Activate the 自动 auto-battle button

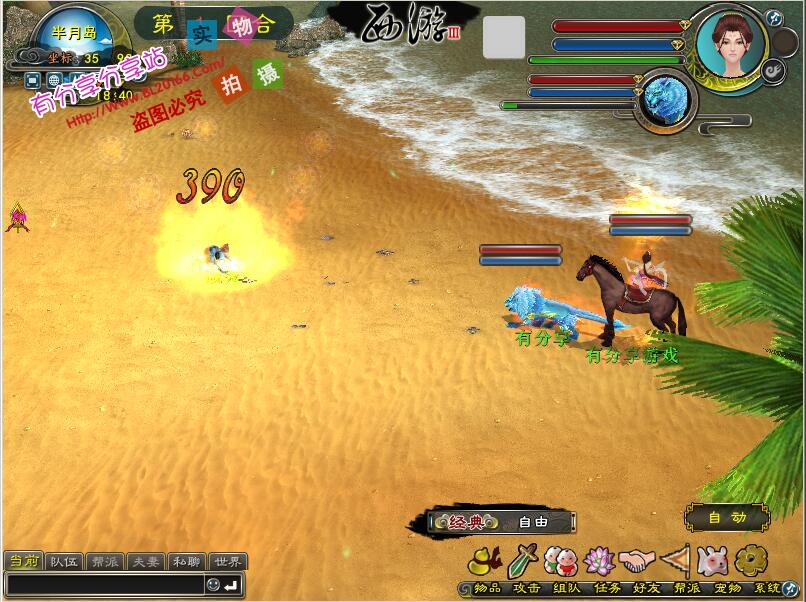[727, 518]
